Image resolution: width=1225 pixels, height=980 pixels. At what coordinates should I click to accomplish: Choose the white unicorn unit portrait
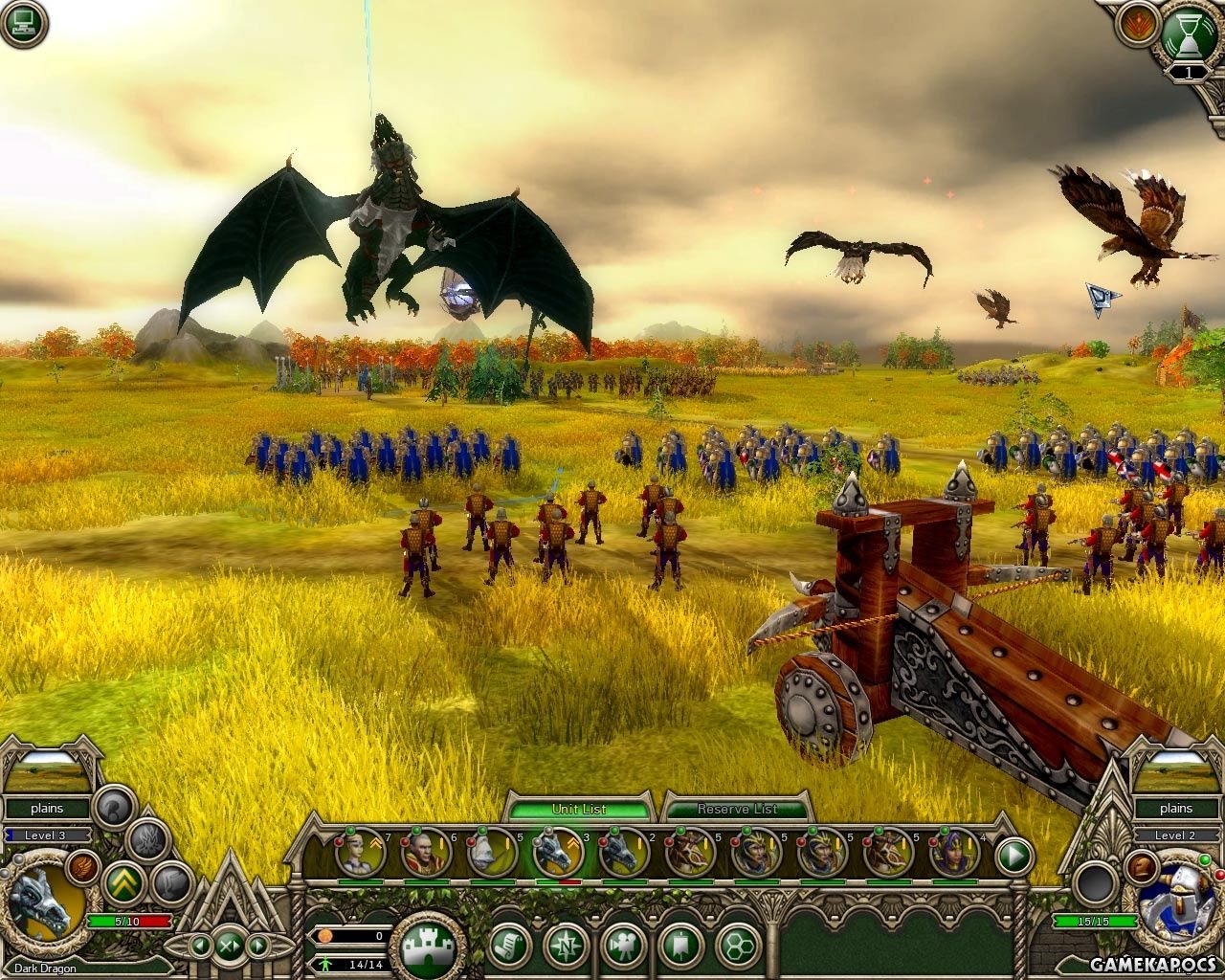[491, 852]
